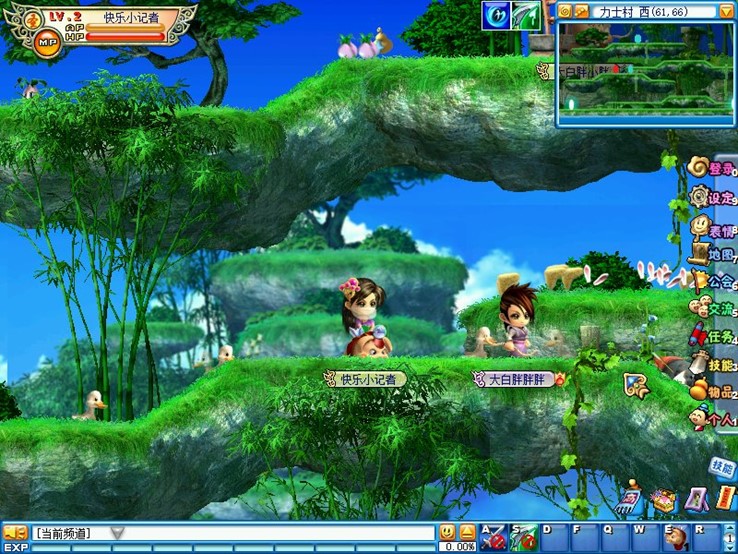Activate the green blade skill icon

pyautogui.click(x=525, y=15)
